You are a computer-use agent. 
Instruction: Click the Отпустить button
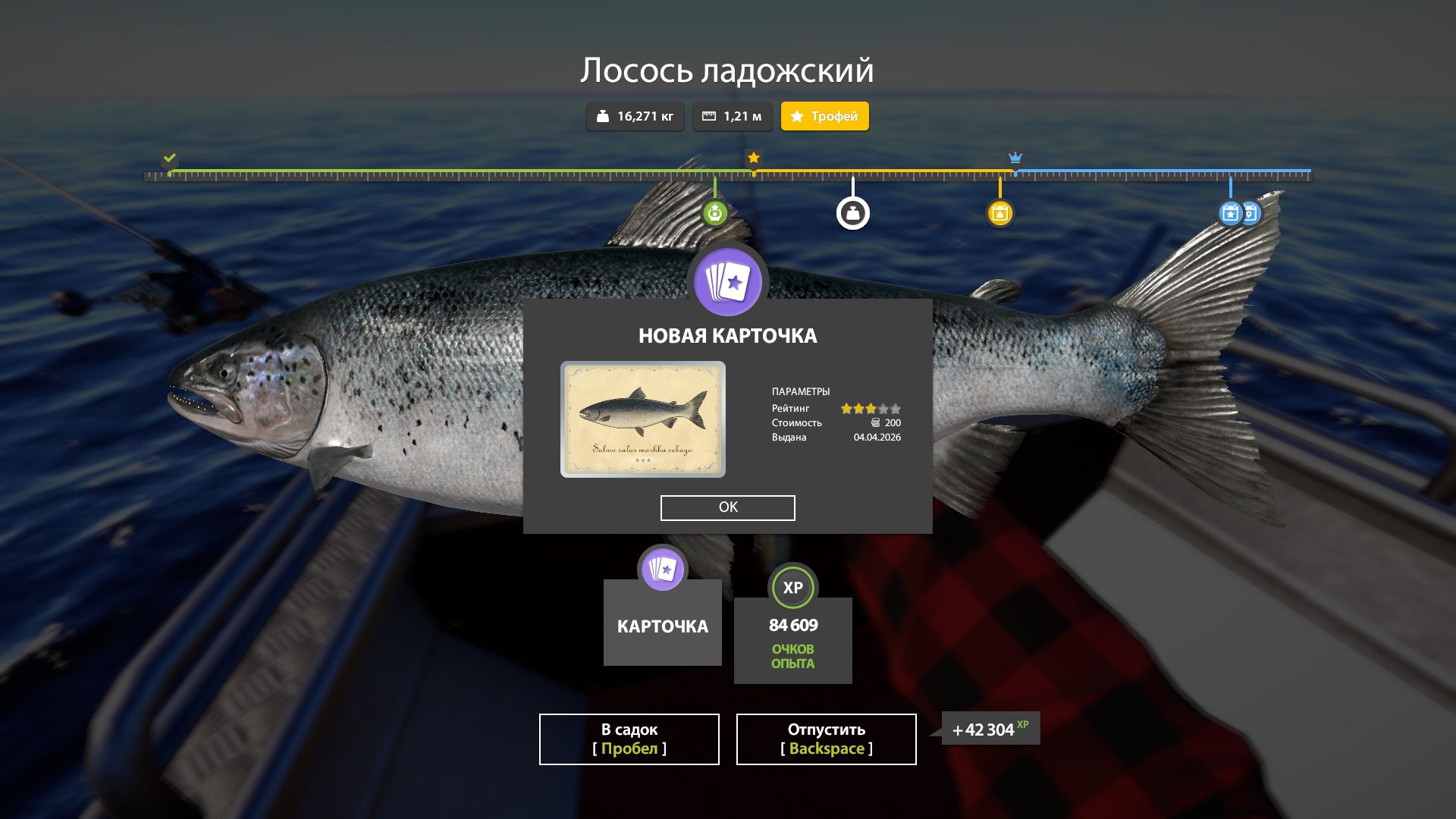(825, 739)
